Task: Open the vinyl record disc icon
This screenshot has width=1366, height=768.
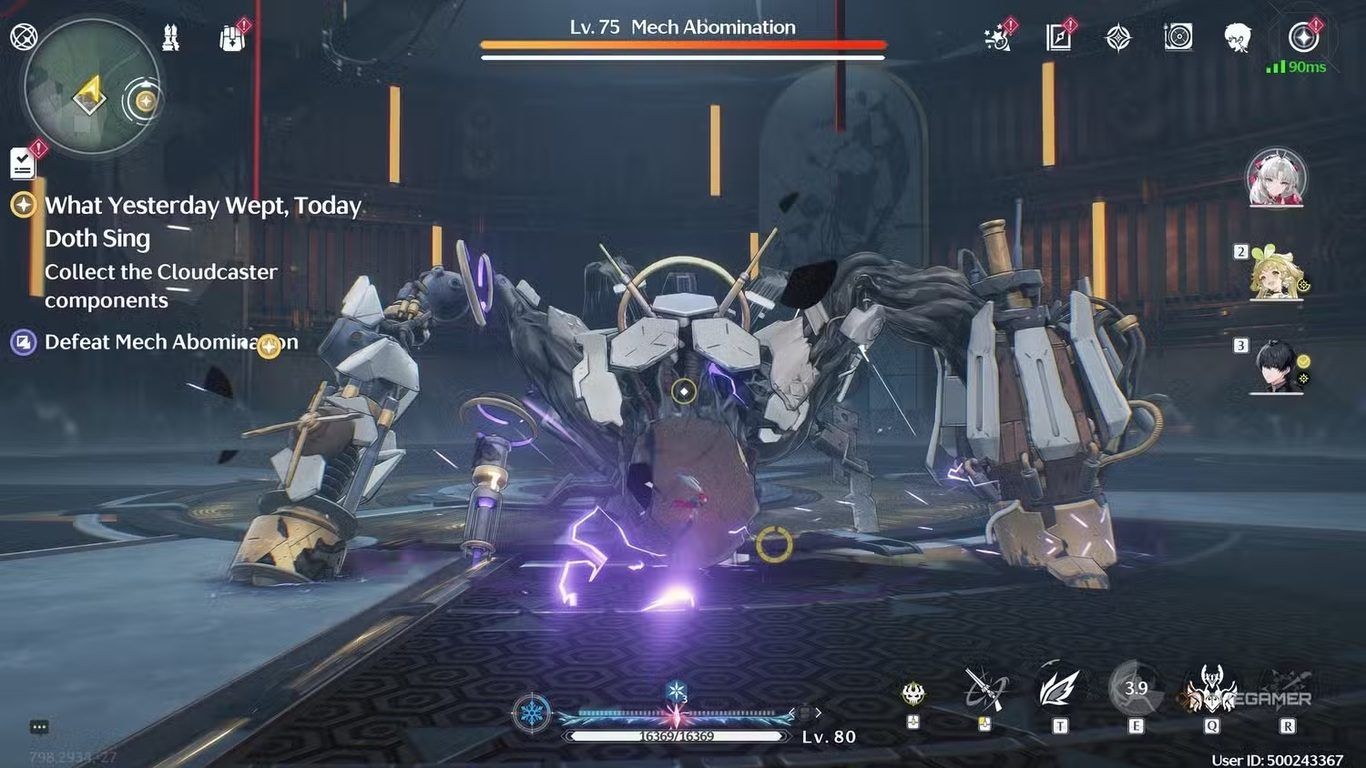Action: pyautogui.click(x=1178, y=38)
